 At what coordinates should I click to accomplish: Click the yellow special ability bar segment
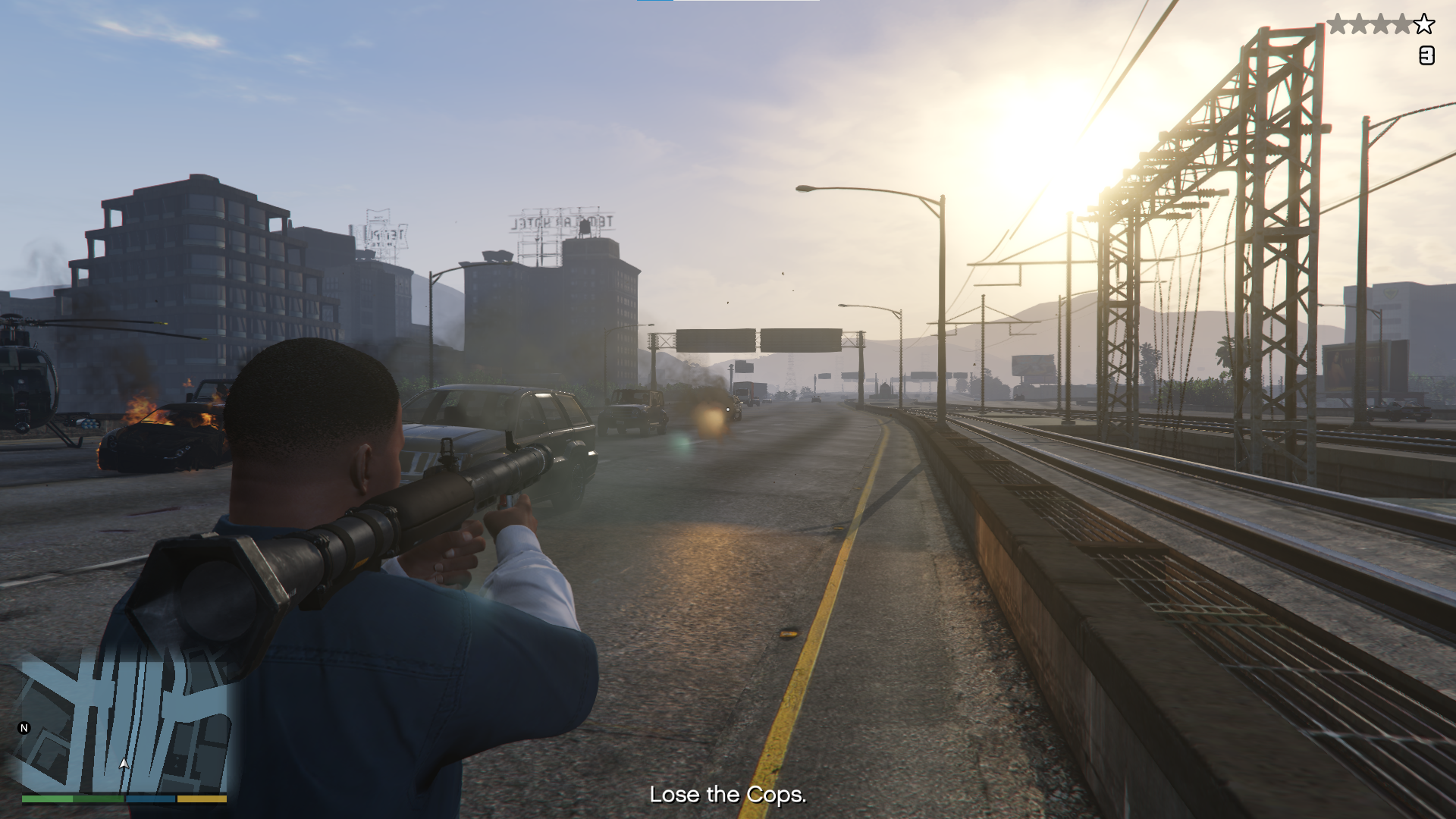click(x=202, y=799)
